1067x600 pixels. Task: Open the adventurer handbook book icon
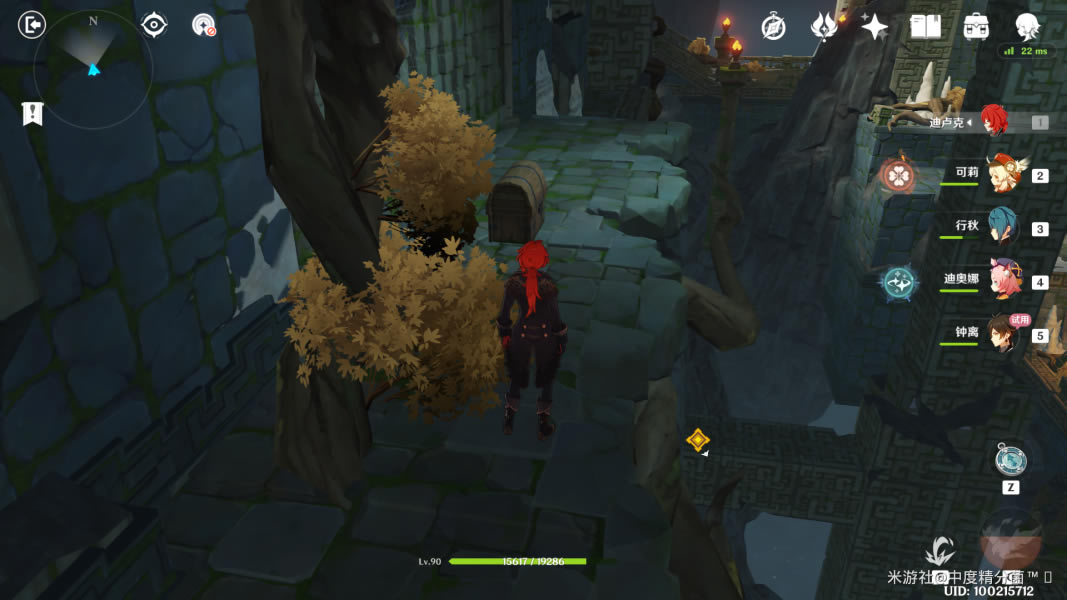926,27
